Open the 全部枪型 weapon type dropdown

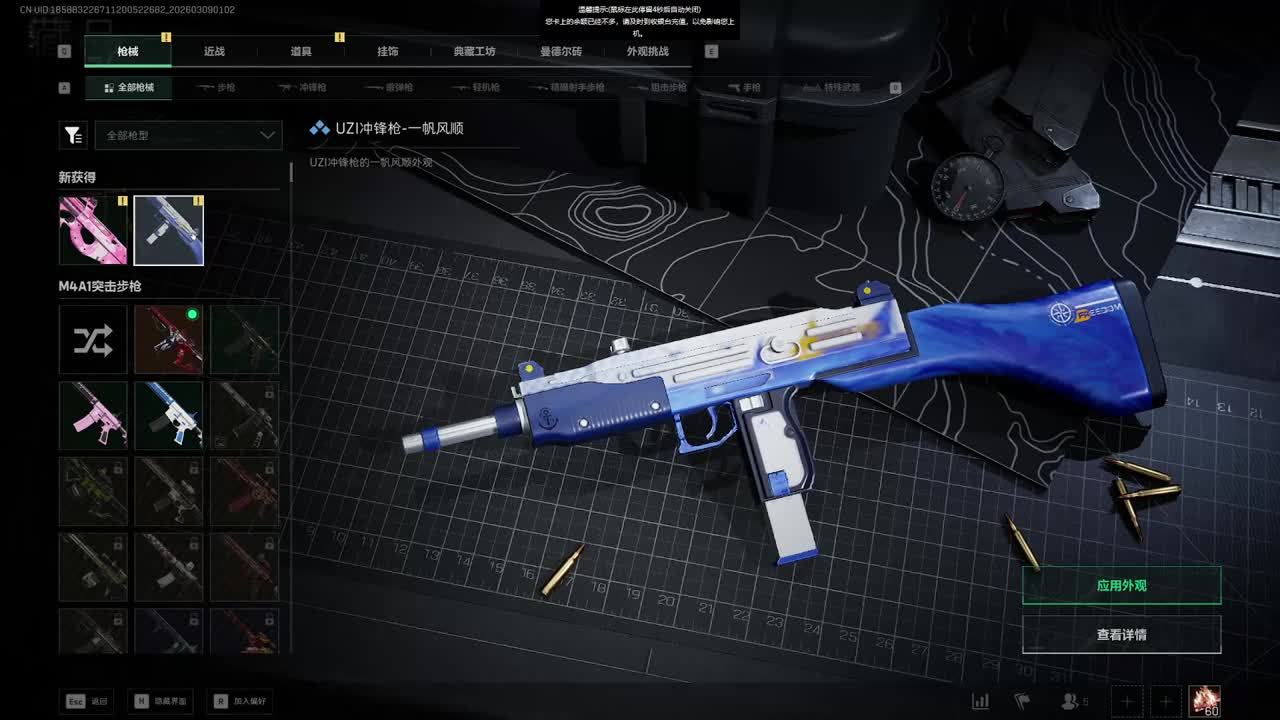tap(188, 135)
